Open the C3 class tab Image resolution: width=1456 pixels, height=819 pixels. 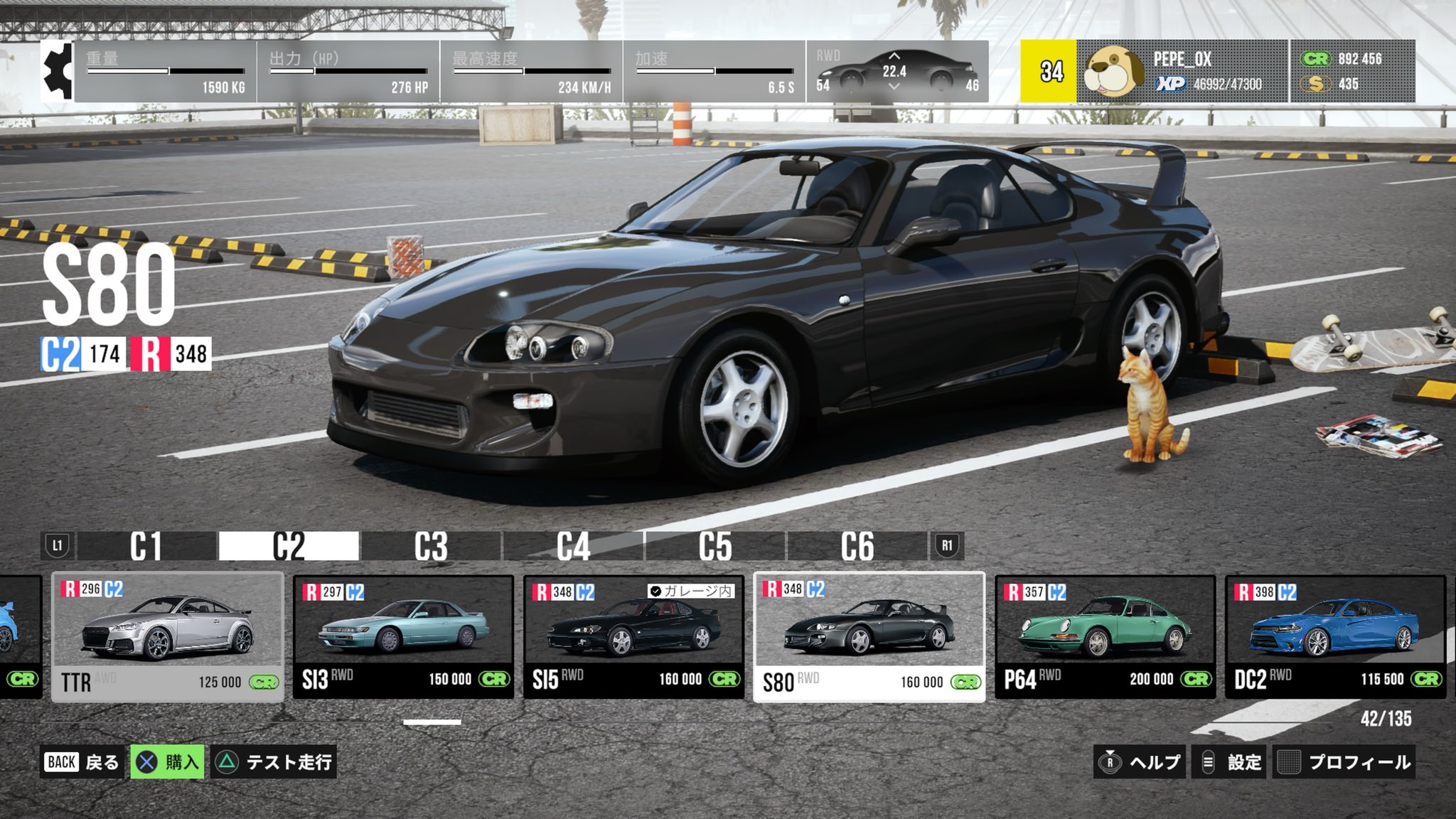pos(431,546)
